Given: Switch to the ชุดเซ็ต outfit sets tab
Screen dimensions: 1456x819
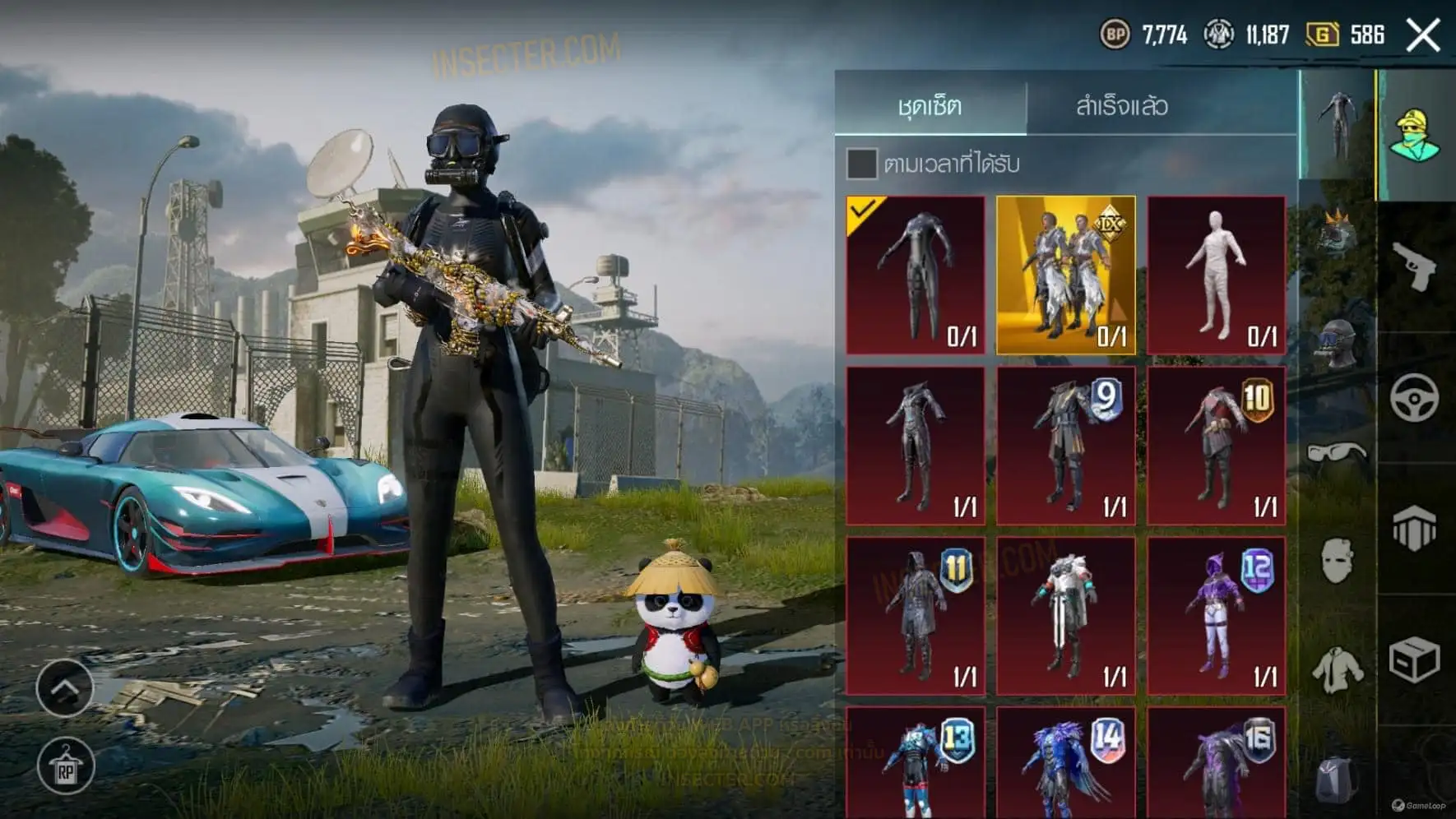Looking at the screenshot, I should [x=930, y=105].
